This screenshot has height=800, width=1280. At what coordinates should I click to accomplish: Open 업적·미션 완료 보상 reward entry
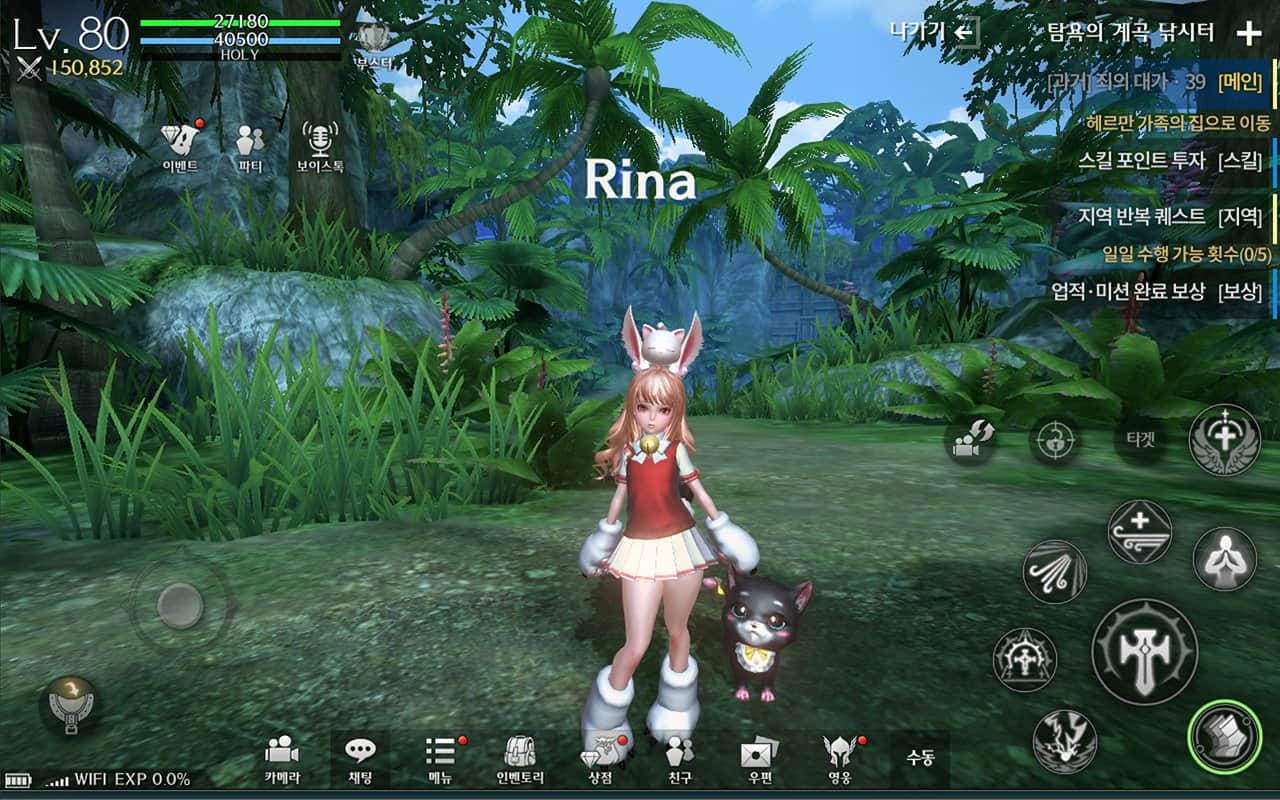(x=1156, y=292)
